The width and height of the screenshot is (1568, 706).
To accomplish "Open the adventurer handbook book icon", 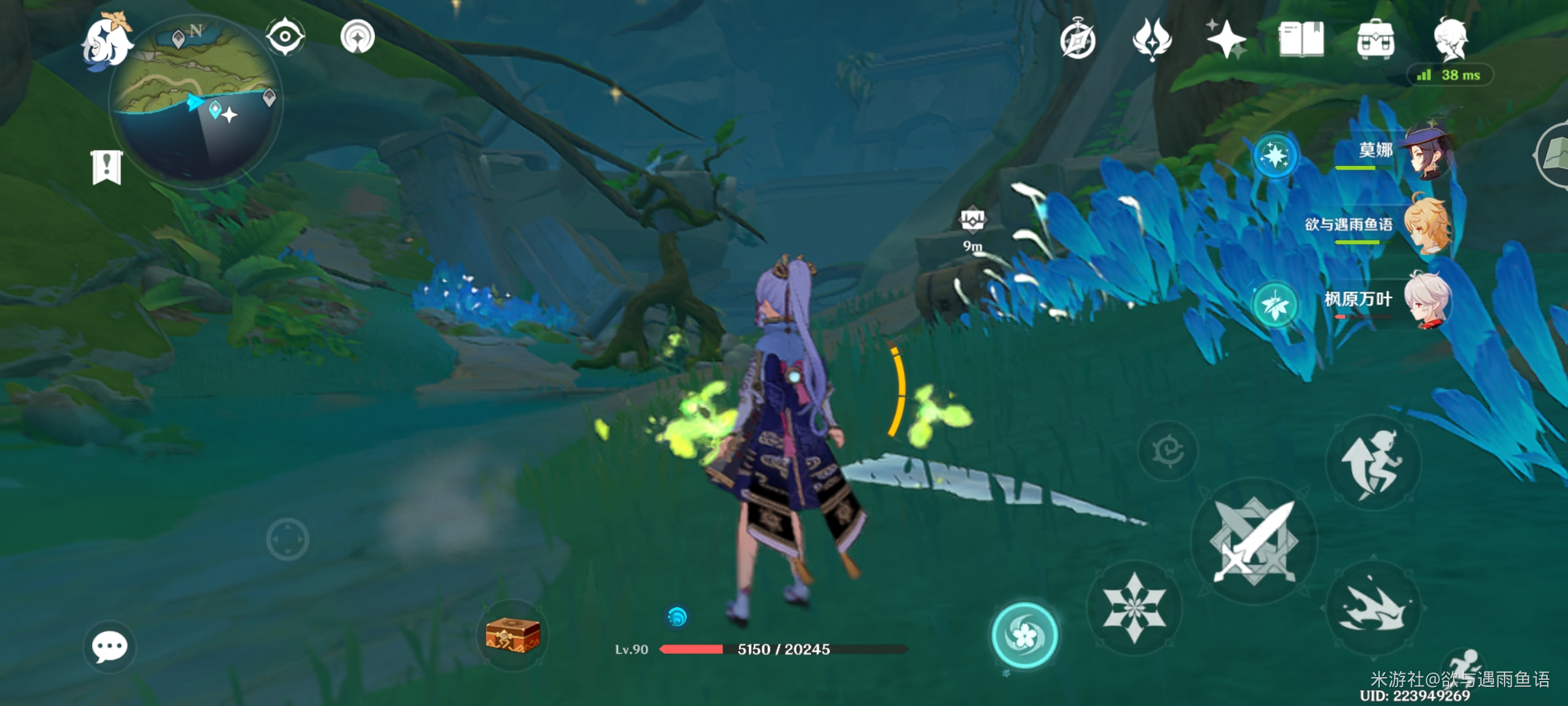I will (x=1301, y=39).
